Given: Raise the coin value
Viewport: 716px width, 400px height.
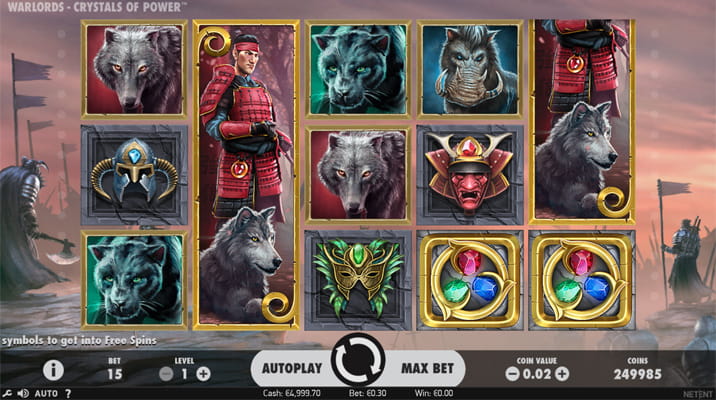Looking at the screenshot, I should 565,373.
